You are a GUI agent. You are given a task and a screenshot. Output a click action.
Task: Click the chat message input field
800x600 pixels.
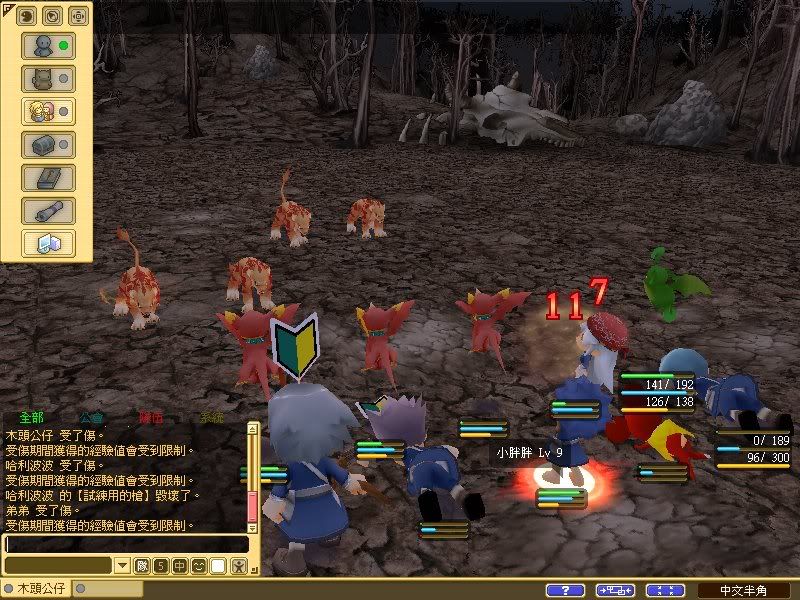pos(125,544)
